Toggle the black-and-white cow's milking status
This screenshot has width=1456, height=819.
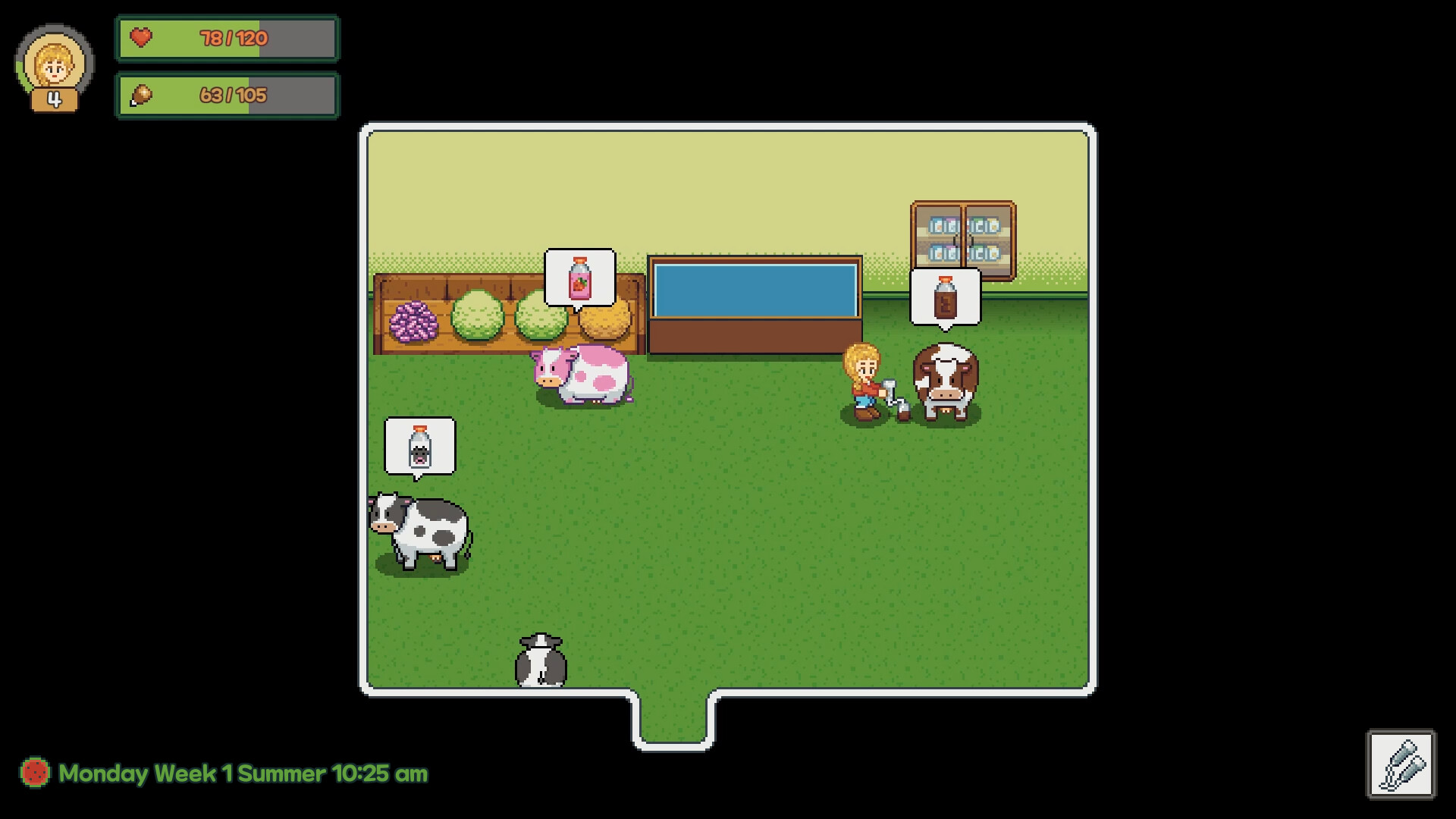419,531
